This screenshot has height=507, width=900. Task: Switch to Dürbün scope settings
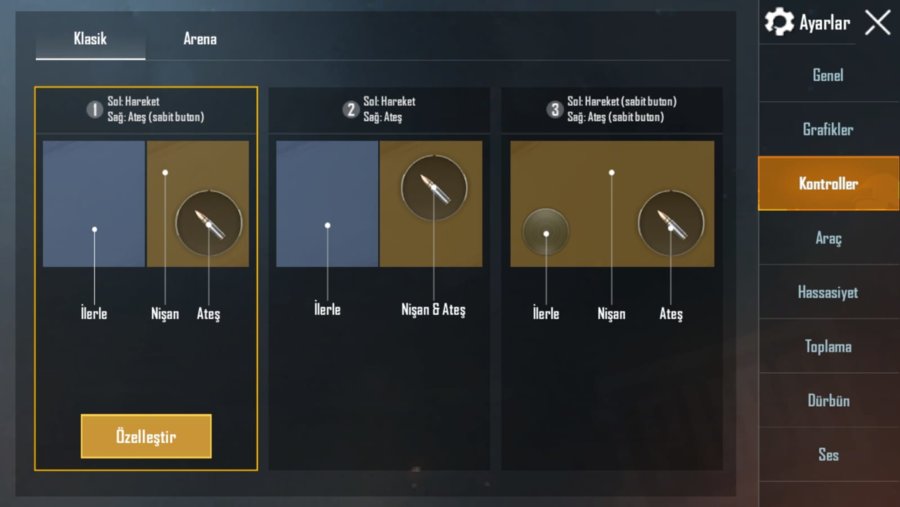828,401
